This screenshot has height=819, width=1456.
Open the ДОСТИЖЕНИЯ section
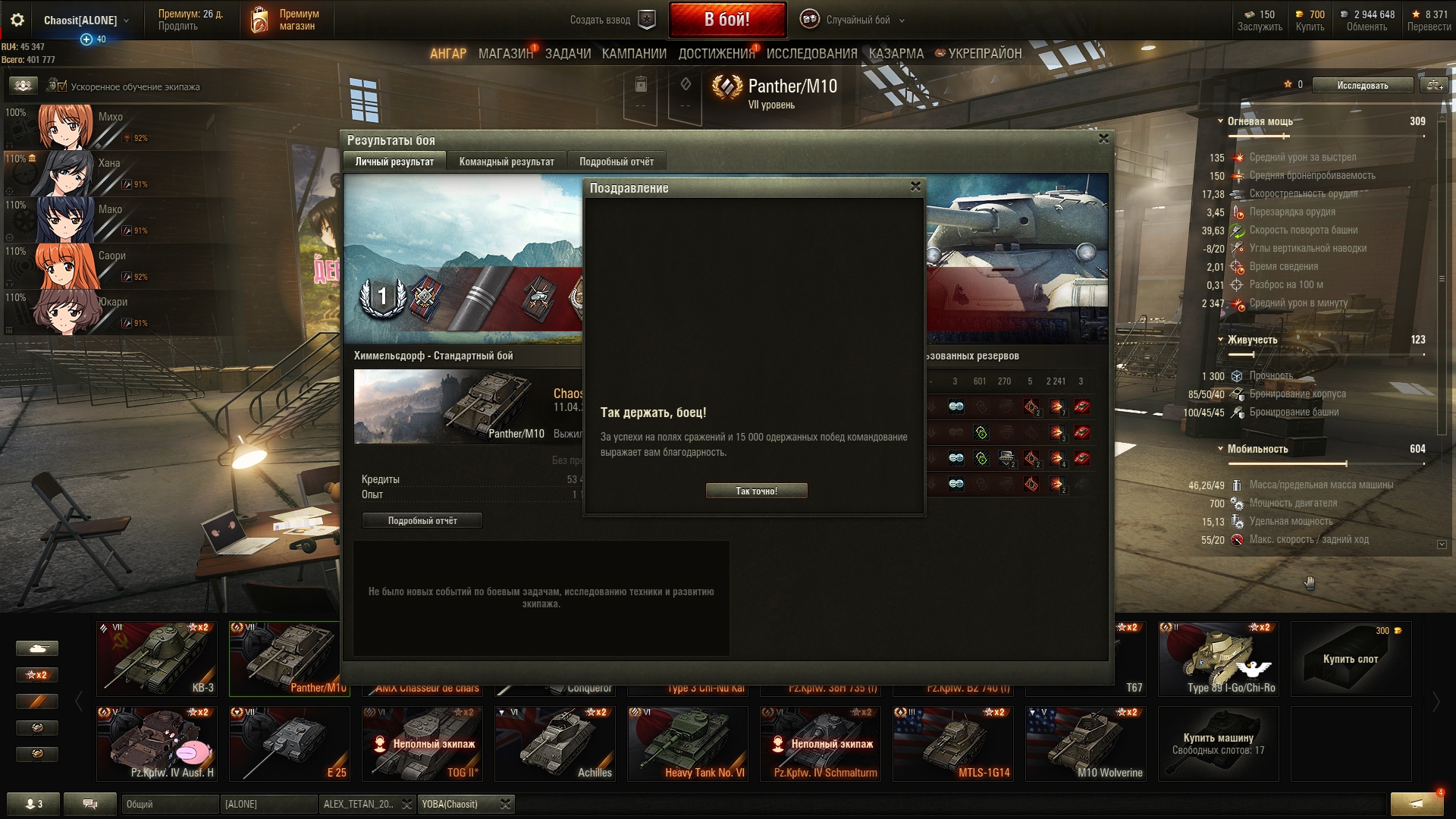717,54
